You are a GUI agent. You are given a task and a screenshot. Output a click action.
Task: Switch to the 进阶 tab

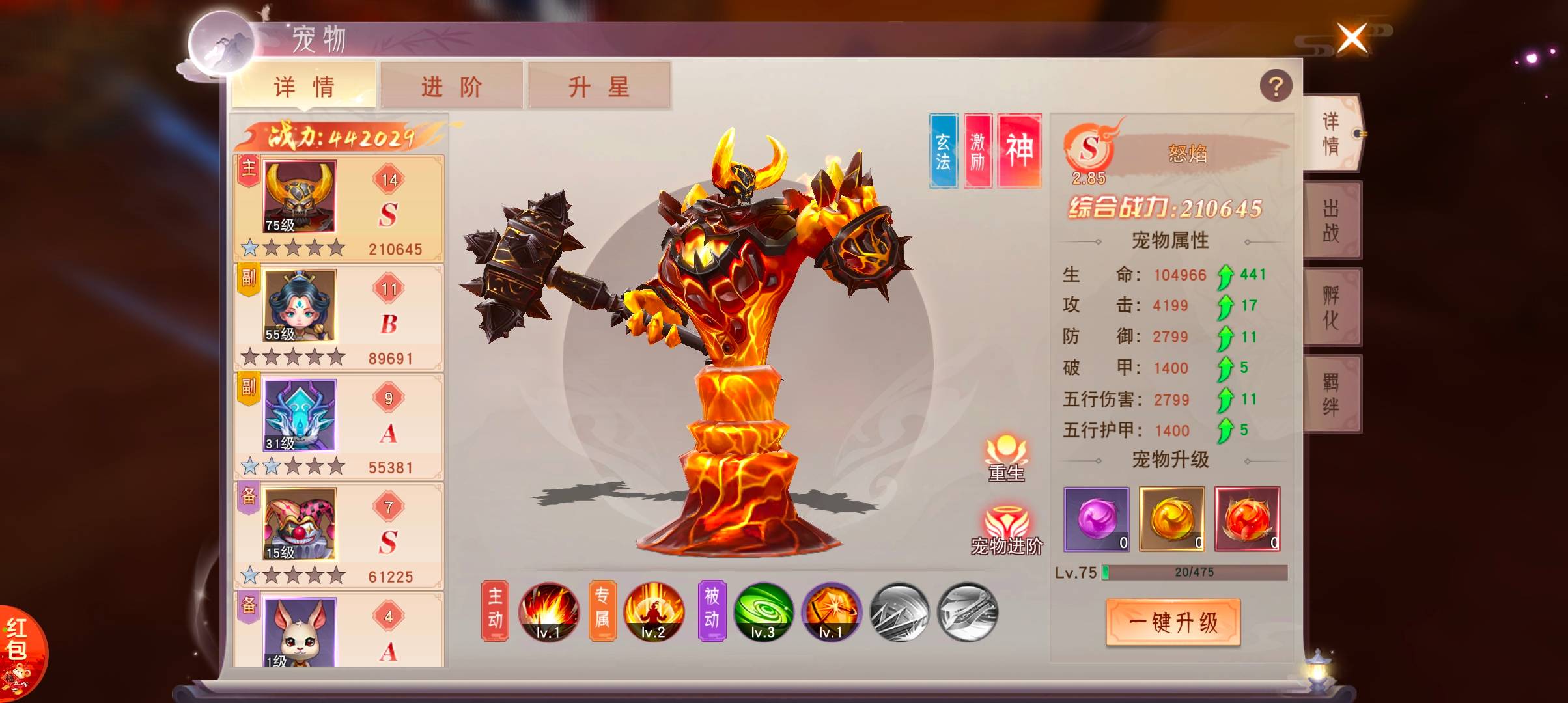(451, 86)
